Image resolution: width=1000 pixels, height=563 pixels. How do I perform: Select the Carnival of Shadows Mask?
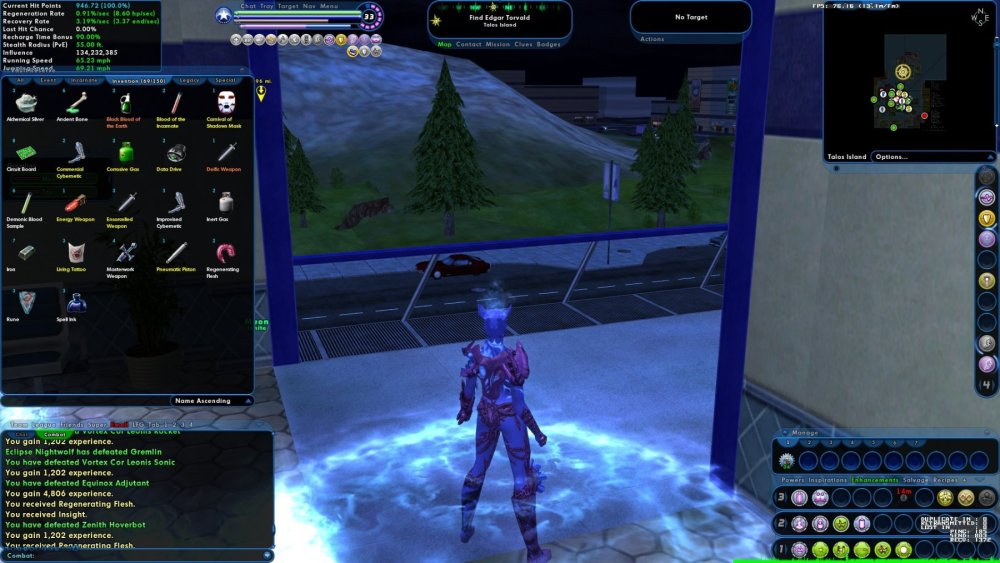[226, 102]
